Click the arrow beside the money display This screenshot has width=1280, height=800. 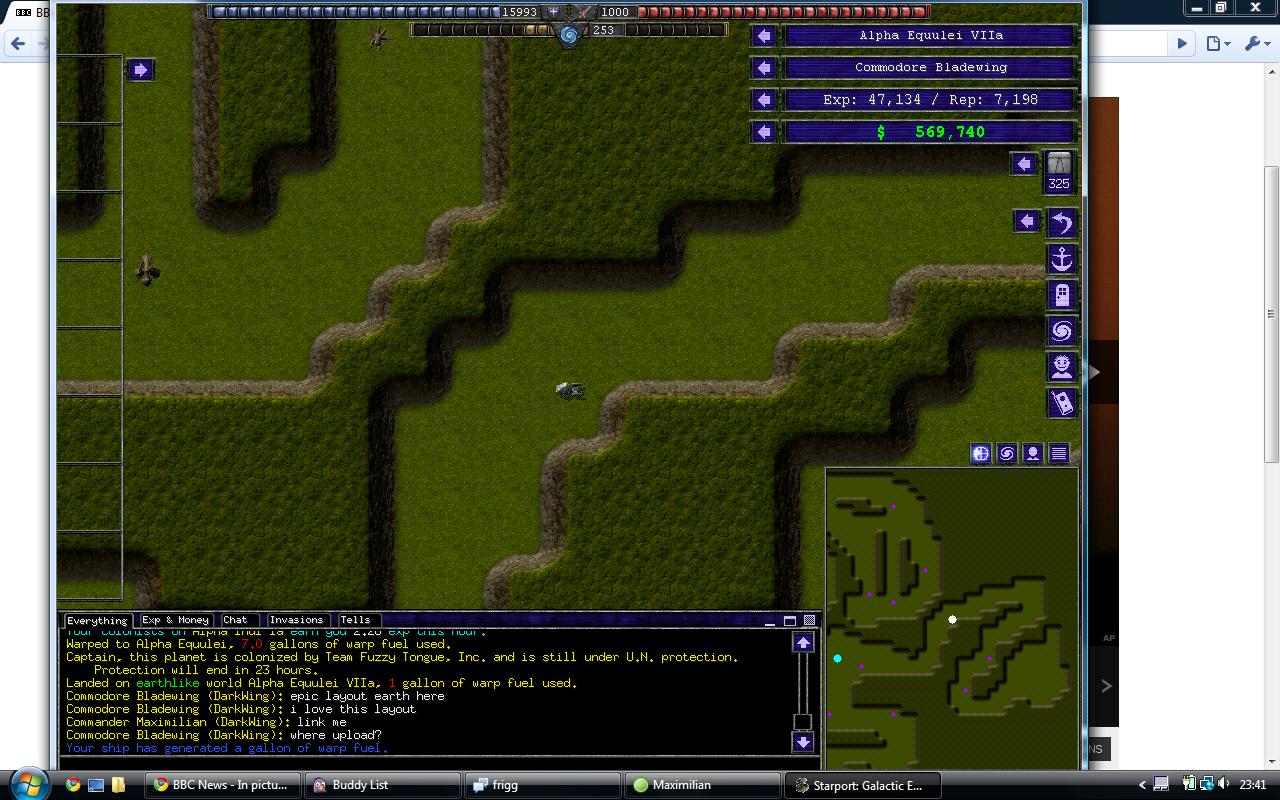click(764, 132)
